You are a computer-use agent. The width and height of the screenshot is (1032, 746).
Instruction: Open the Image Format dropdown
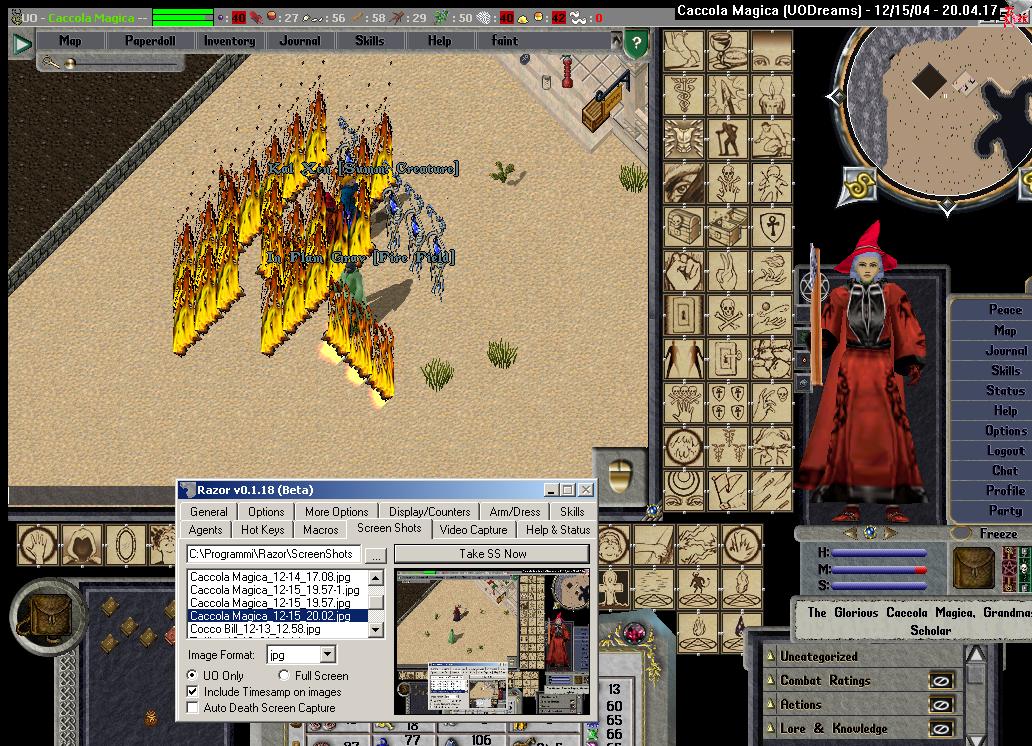(x=327, y=655)
